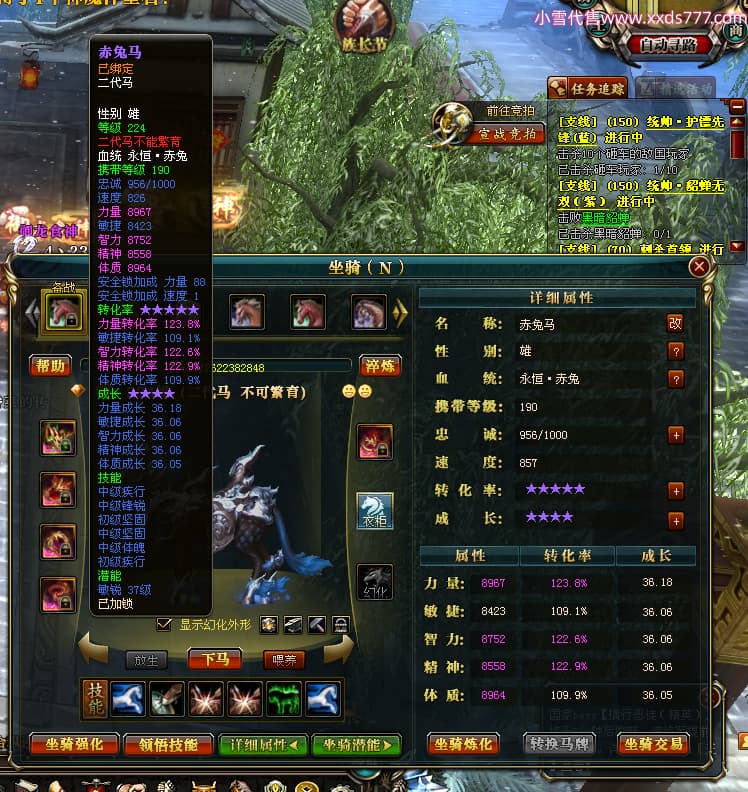
Task: Toggle the 显示幻化外形 checkbox
Action: pos(165,624)
